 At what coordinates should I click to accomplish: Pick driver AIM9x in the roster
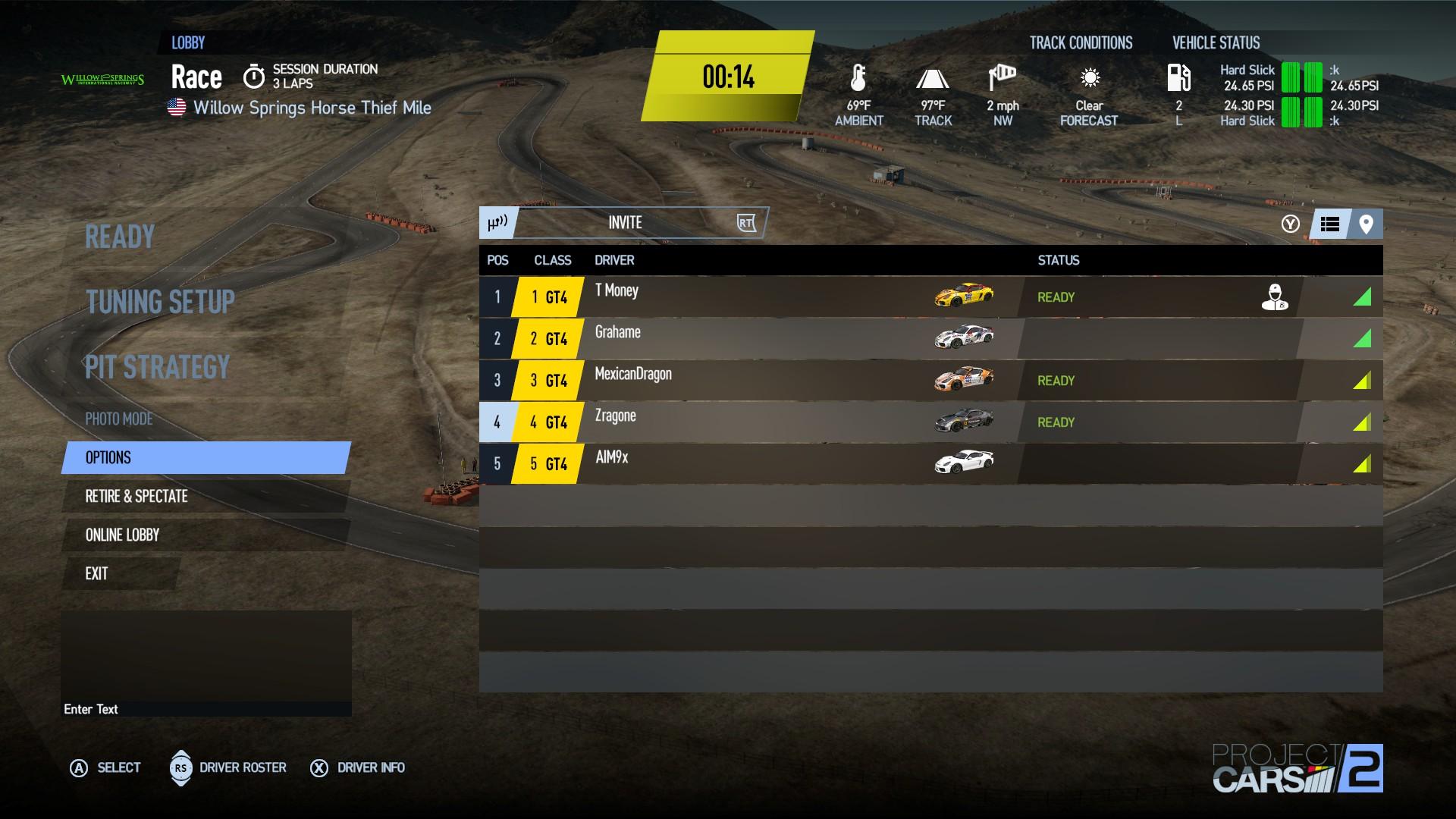pyautogui.click(x=758, y=463)
